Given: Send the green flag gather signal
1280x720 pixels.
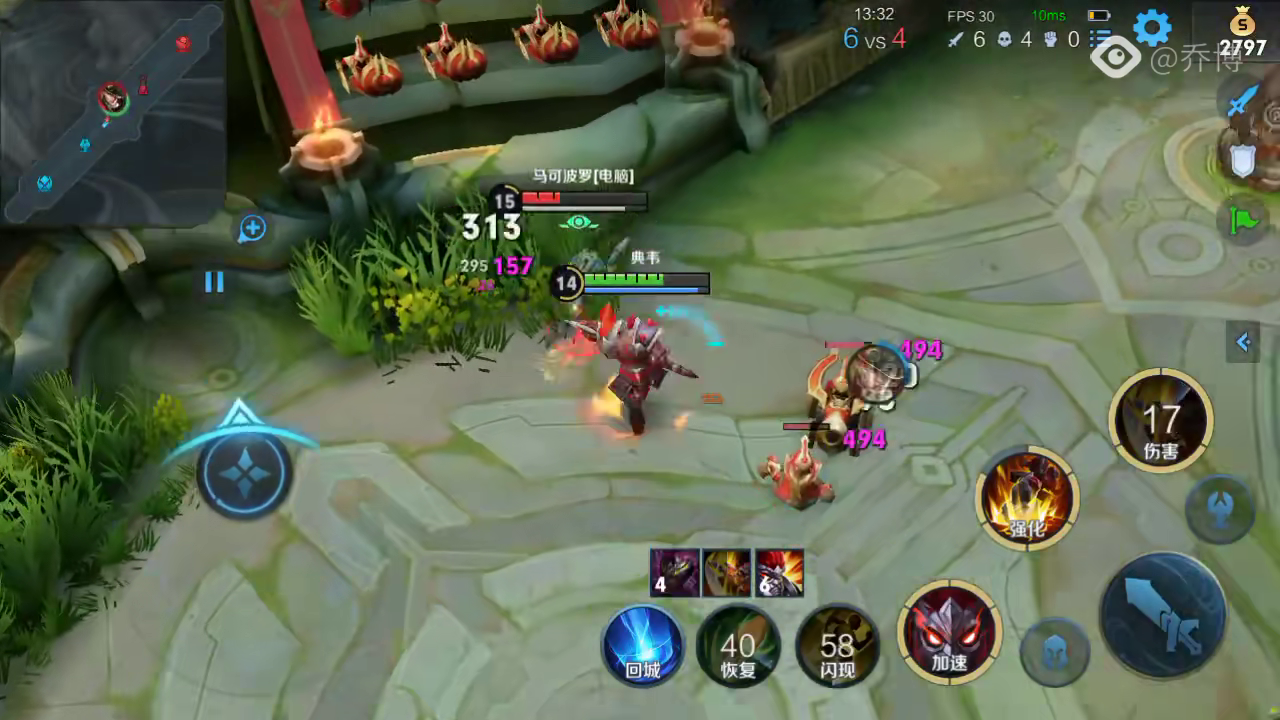Looking at the screenshot, I should click(1242, 219).
